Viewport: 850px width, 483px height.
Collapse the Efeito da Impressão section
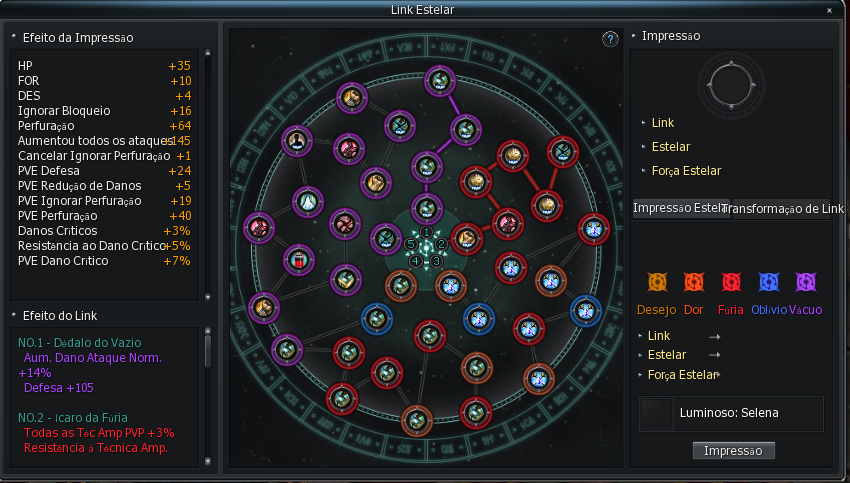[x=14, y=37]
